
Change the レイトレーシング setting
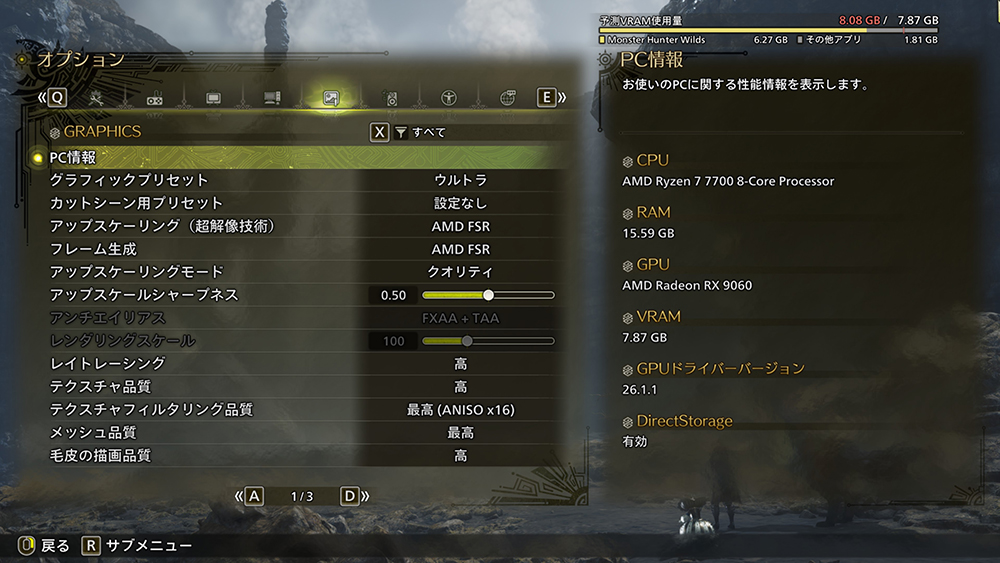[x=460, y=364]
